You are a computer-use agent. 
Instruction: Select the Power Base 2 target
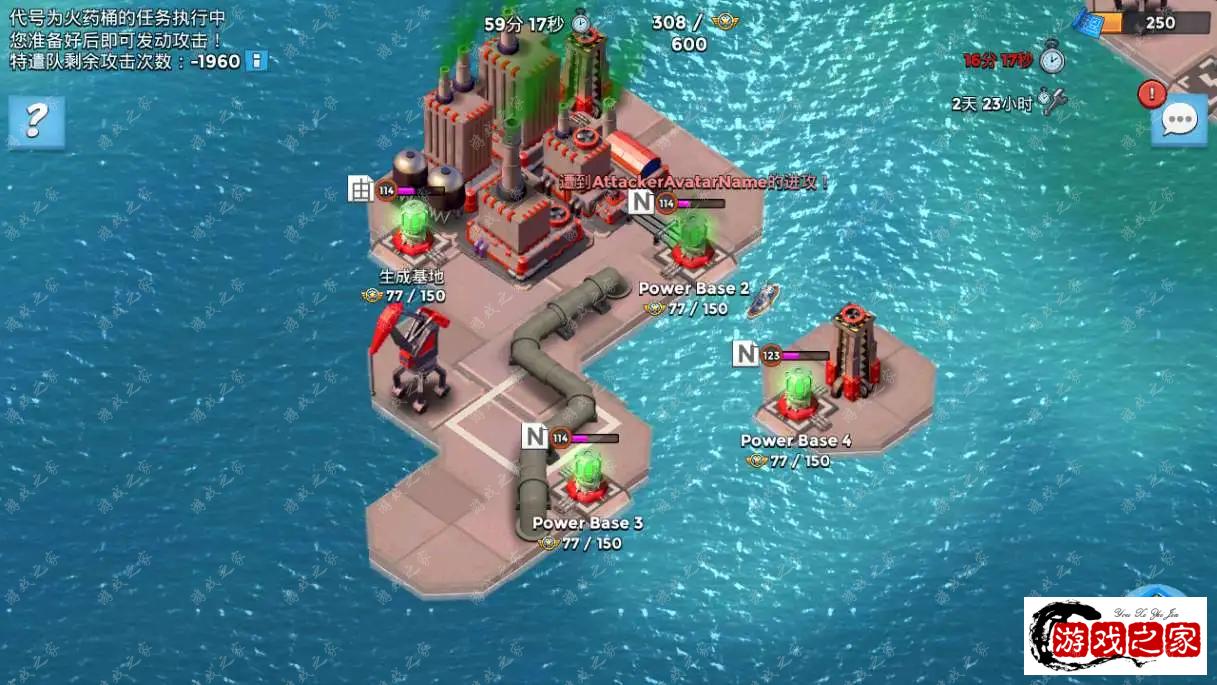point(690,240)
